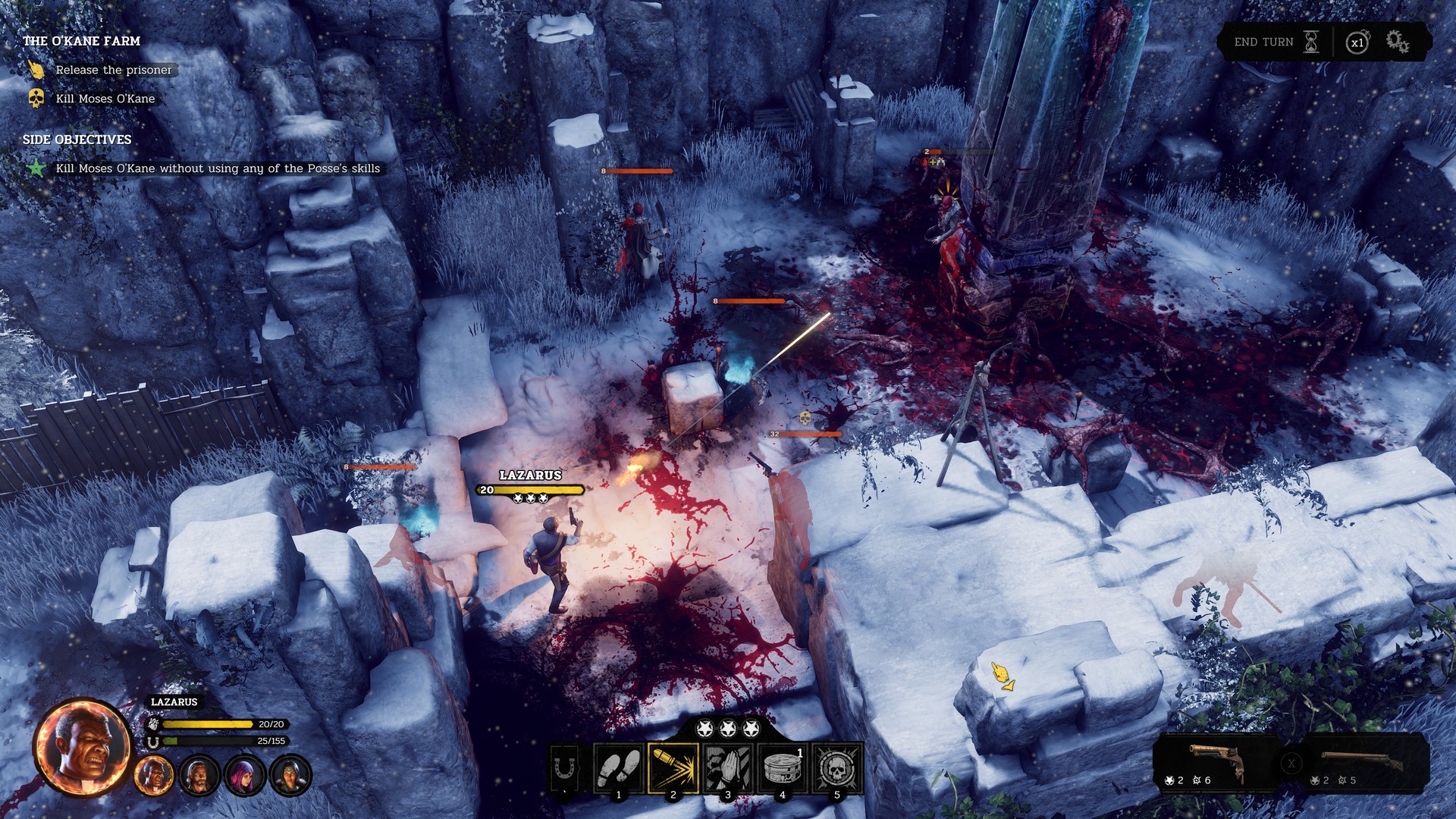Activate the bullet shot ability
The width and height of the screenshot is (1456, 819).
673,768
